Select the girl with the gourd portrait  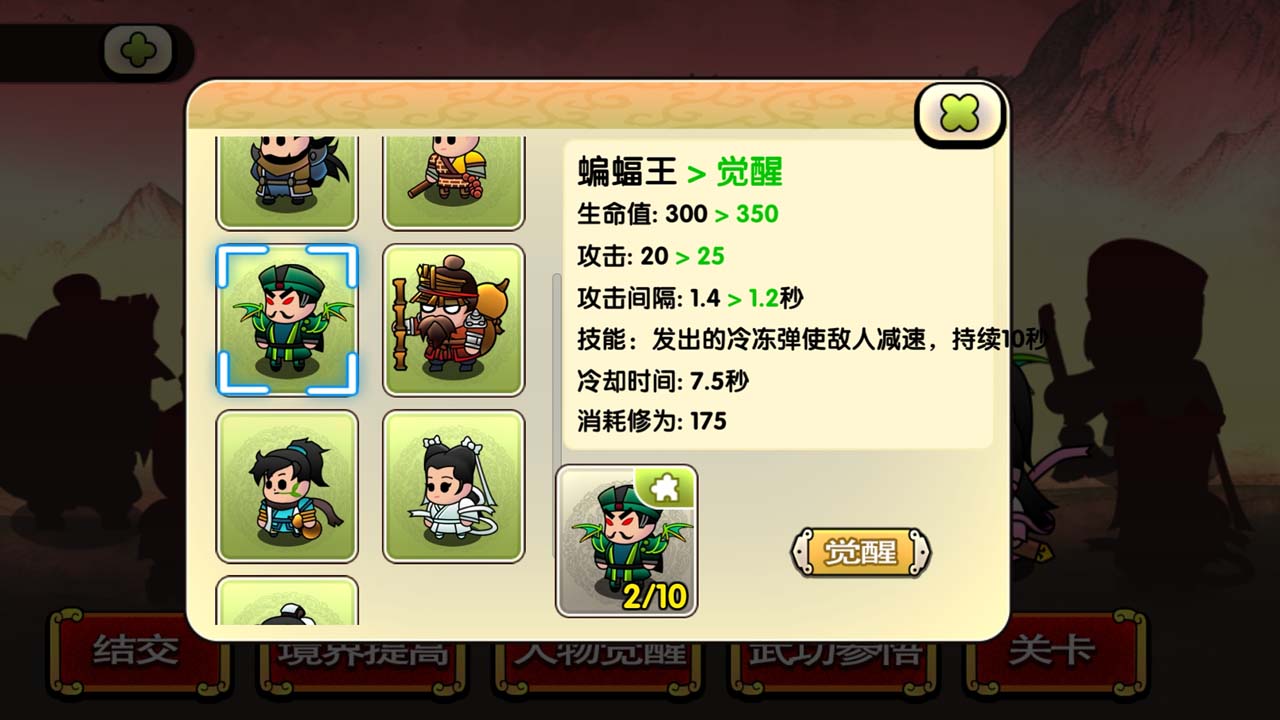[x=287, y=488]
